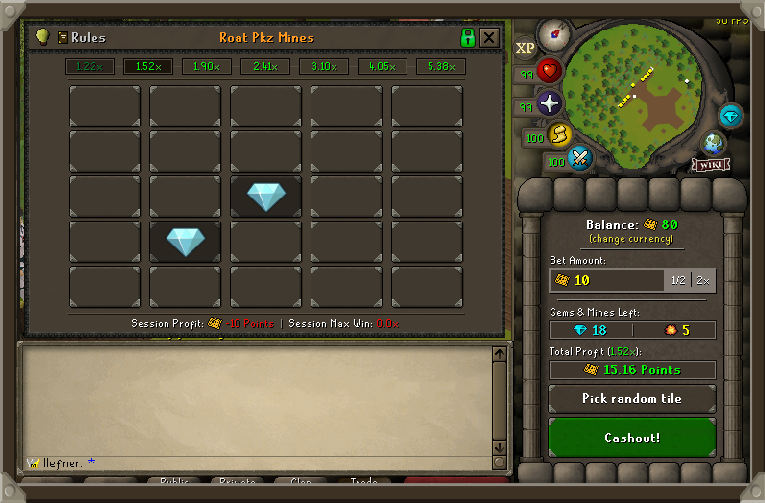Click the change currency link
Screen dimensions: 765x503
click(x=631, y=239)
